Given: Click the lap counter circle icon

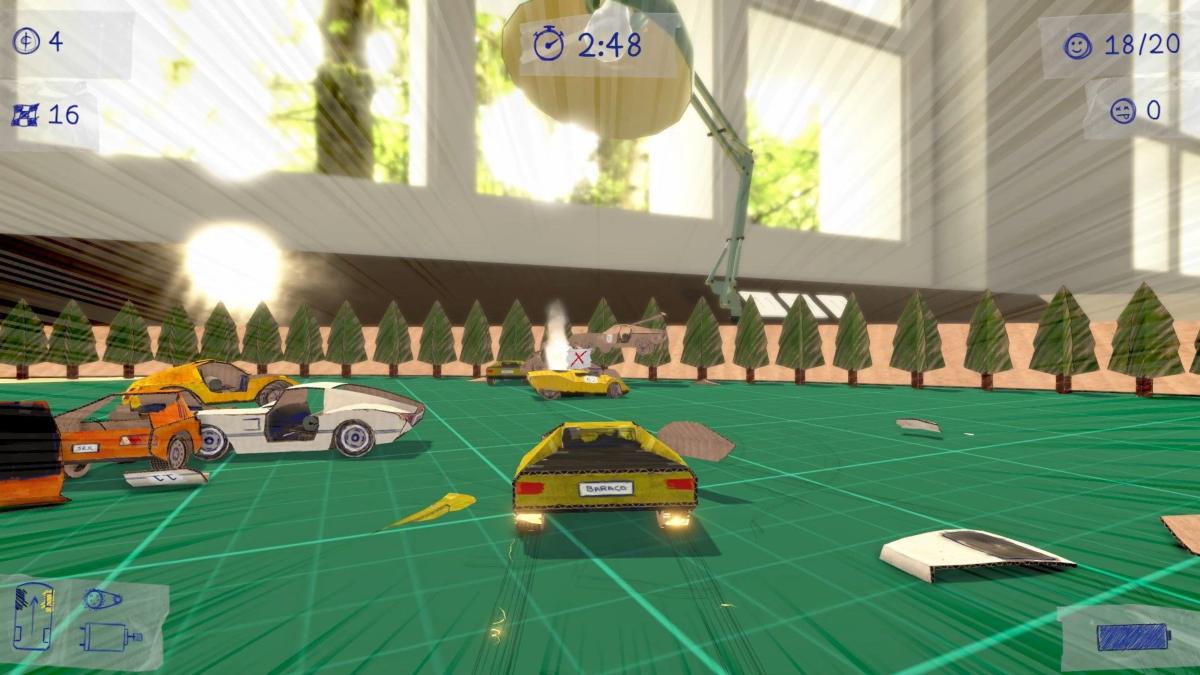Looking at the screenshot, I should tap(26, 42).
